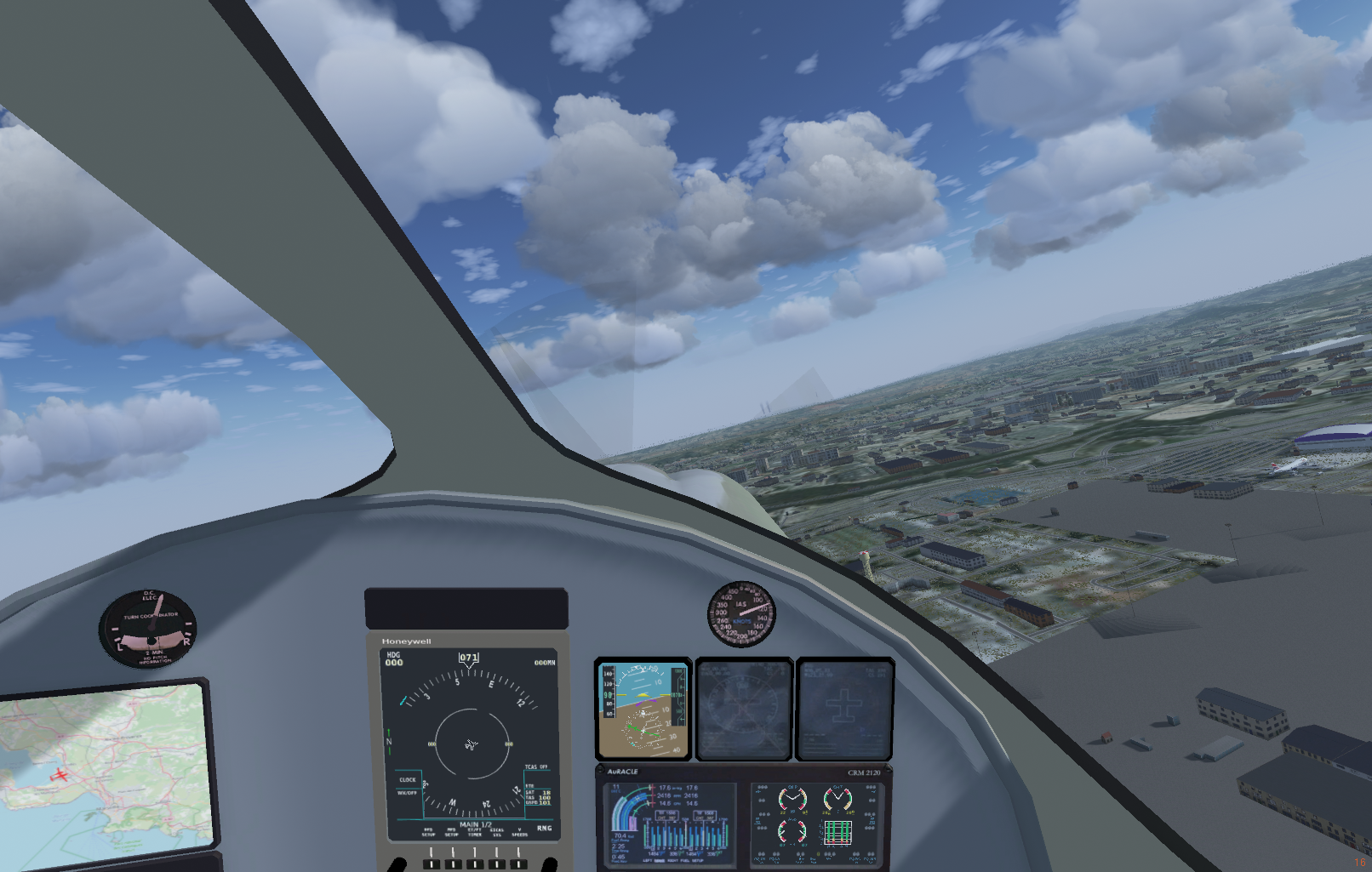This screenshot has width=1372, height=872.
Task: Select the RNG option on Honeywell display
Action: [544, 828]
